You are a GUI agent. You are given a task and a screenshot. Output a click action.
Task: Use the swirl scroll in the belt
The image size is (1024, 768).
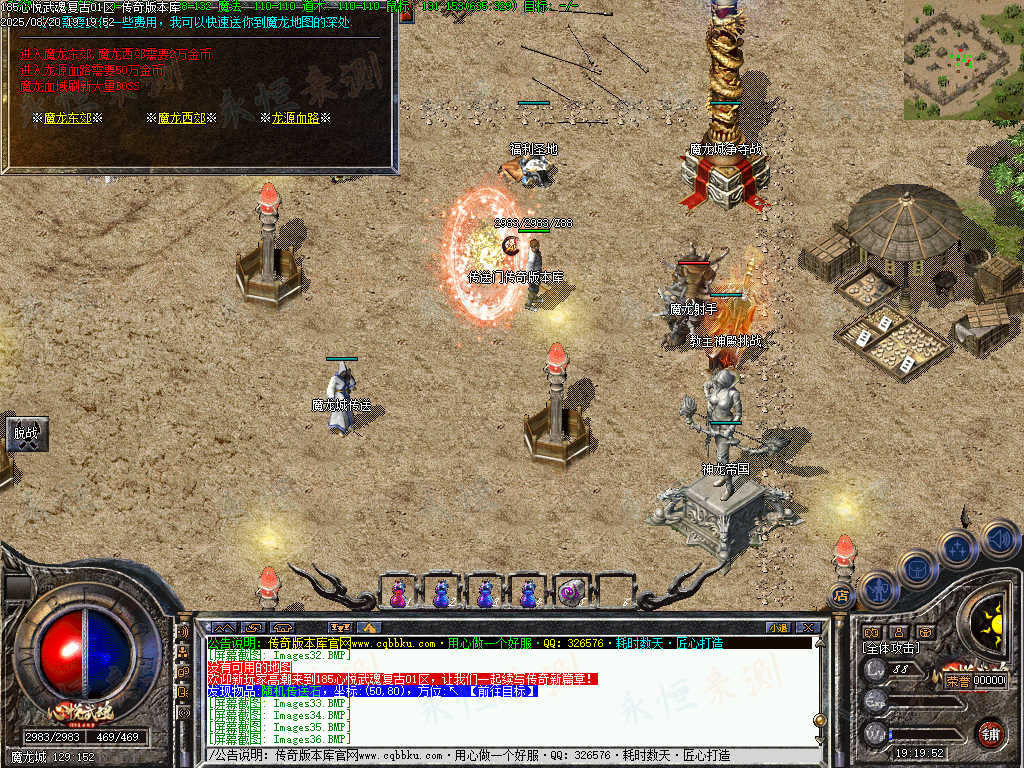pos(571,593)
